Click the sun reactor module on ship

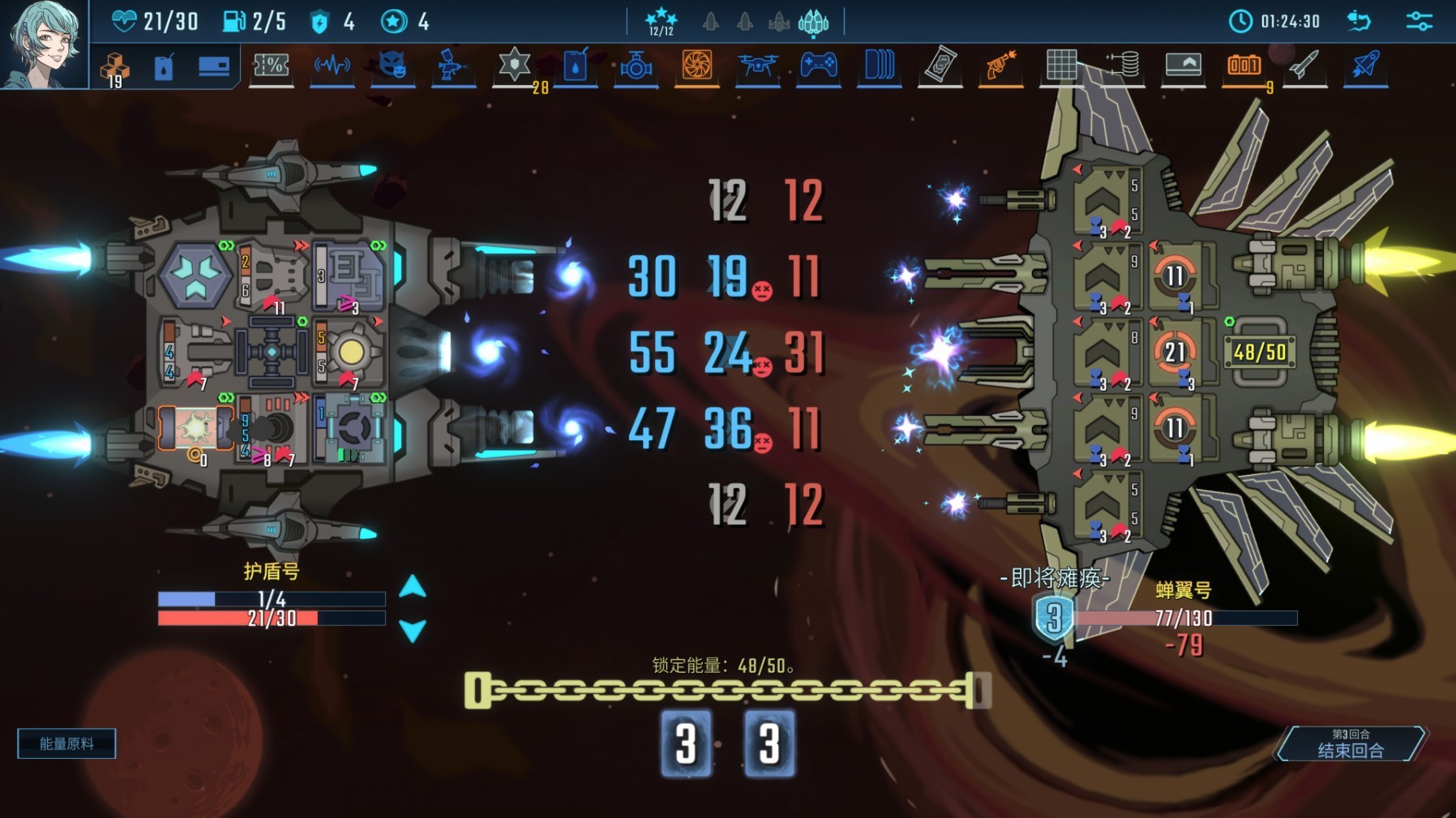pyautogui.click(x=352, y=352)
